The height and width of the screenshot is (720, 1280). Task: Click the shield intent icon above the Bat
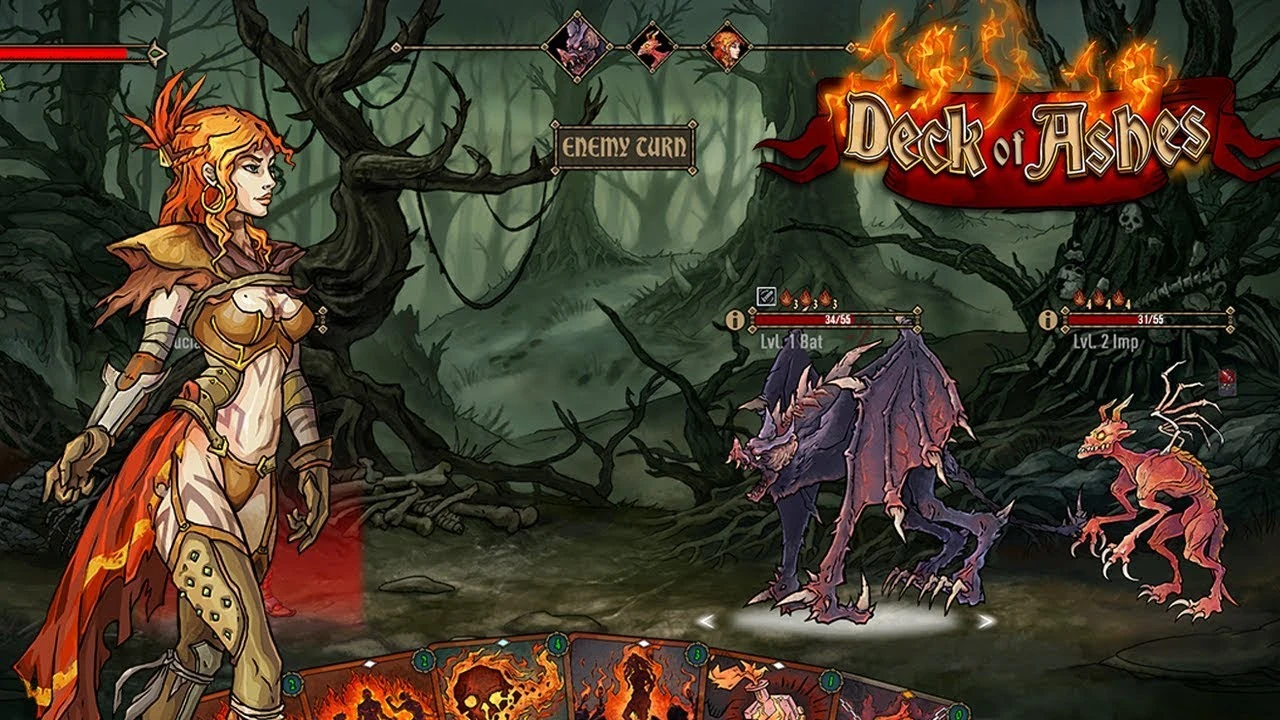764,296
